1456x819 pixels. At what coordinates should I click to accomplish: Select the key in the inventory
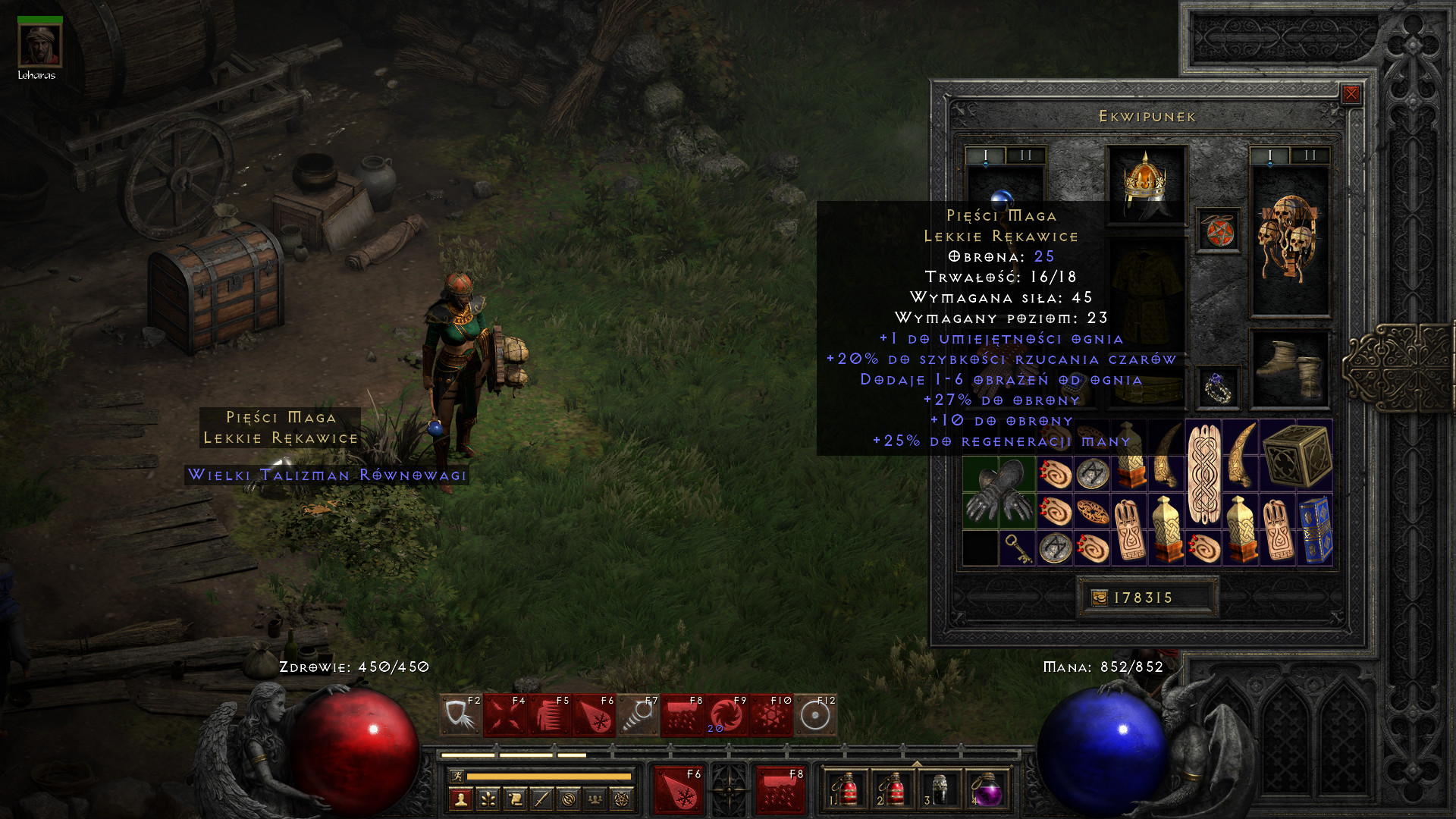(x=1018, y=548)
